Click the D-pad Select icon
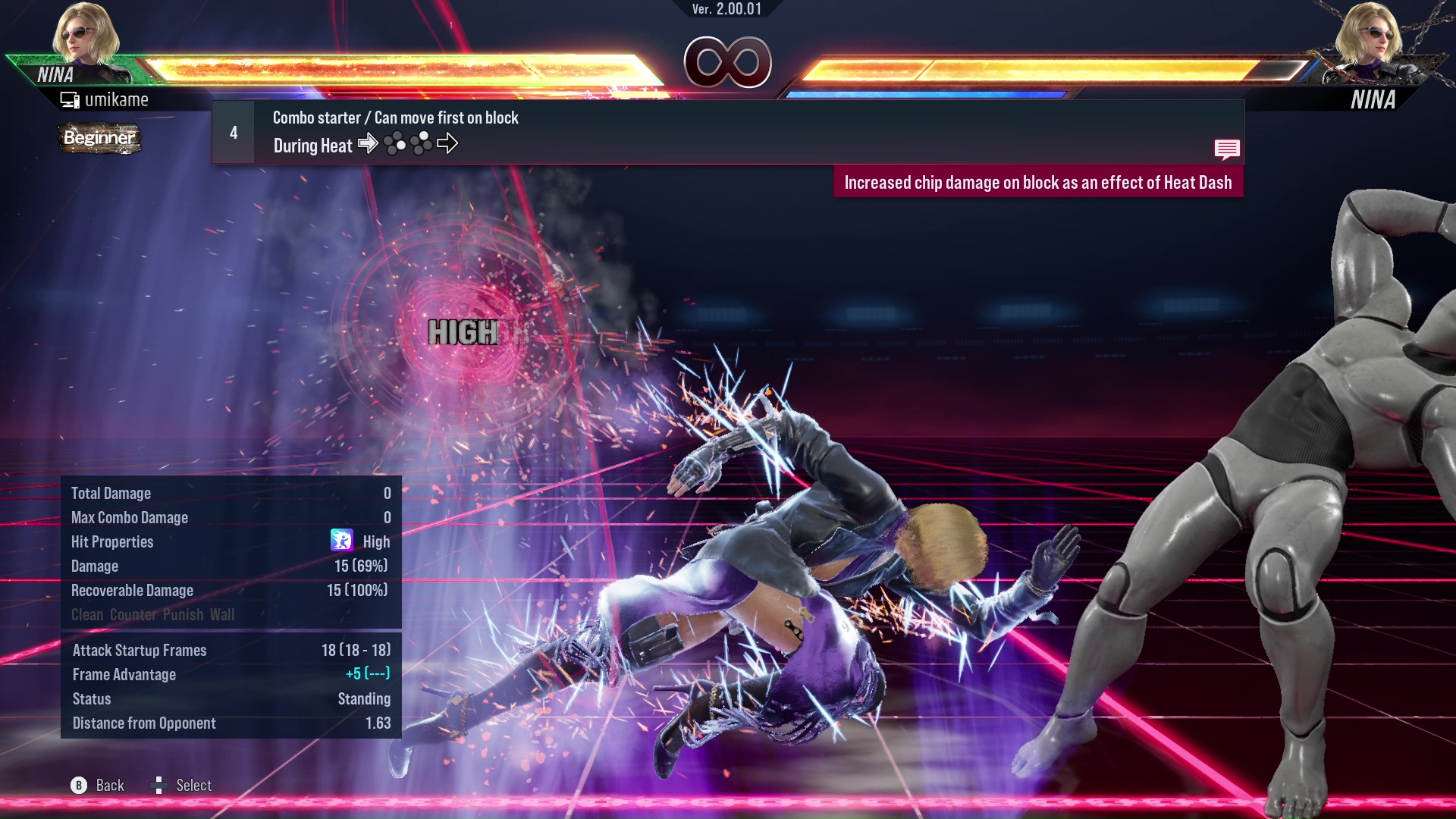1456x819 pixels. [x=160, y=785]
